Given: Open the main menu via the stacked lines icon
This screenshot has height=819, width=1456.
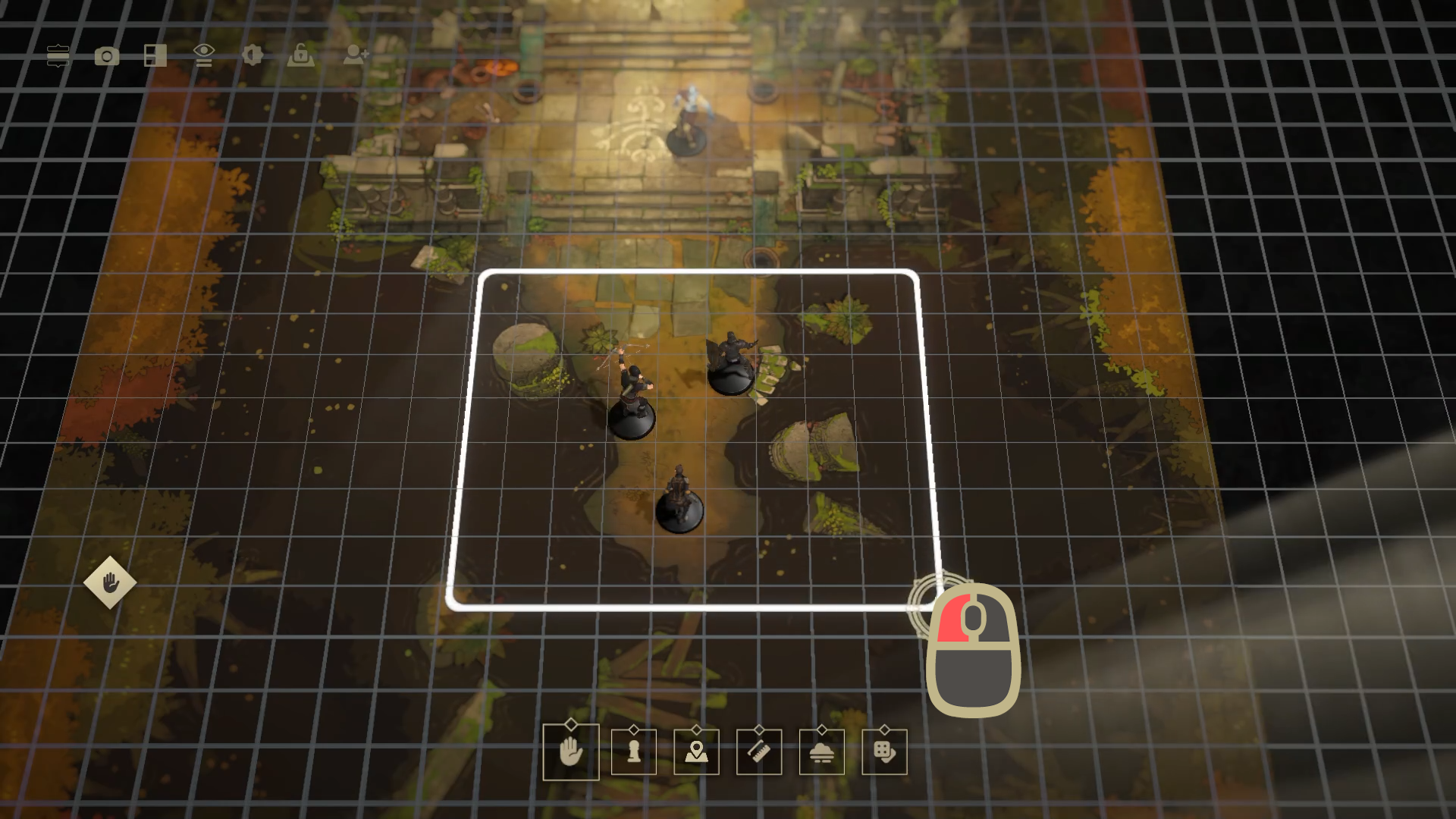Looking at the screenshot, I should point(58,55).
